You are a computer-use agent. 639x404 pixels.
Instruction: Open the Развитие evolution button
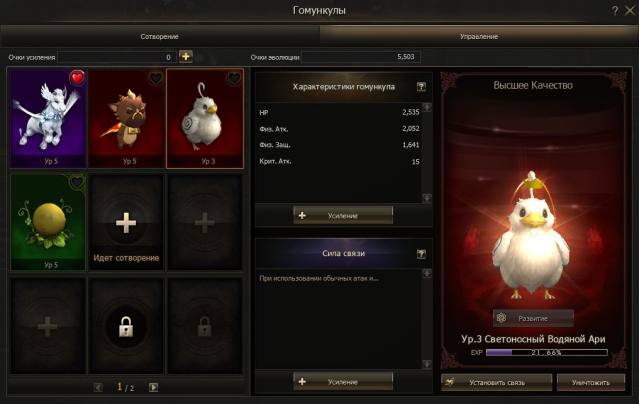tap(532, 318)
